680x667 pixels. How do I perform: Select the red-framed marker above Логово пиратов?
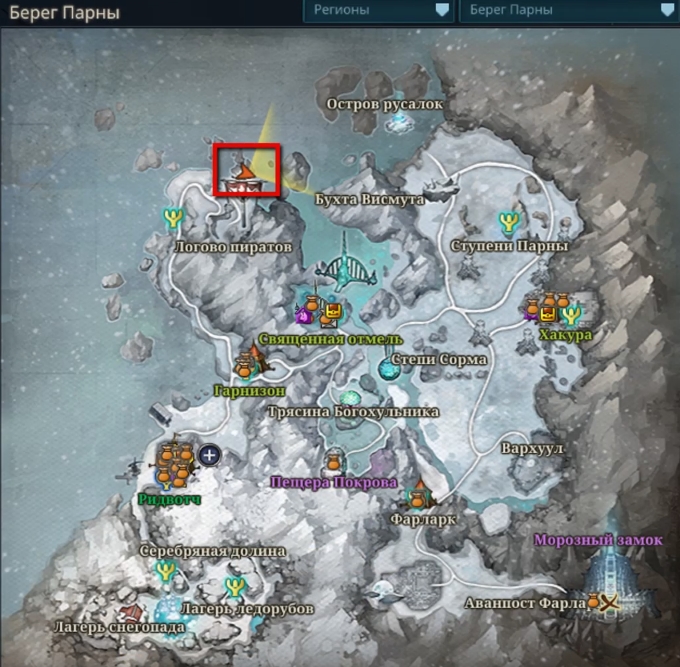coord(246,169)
